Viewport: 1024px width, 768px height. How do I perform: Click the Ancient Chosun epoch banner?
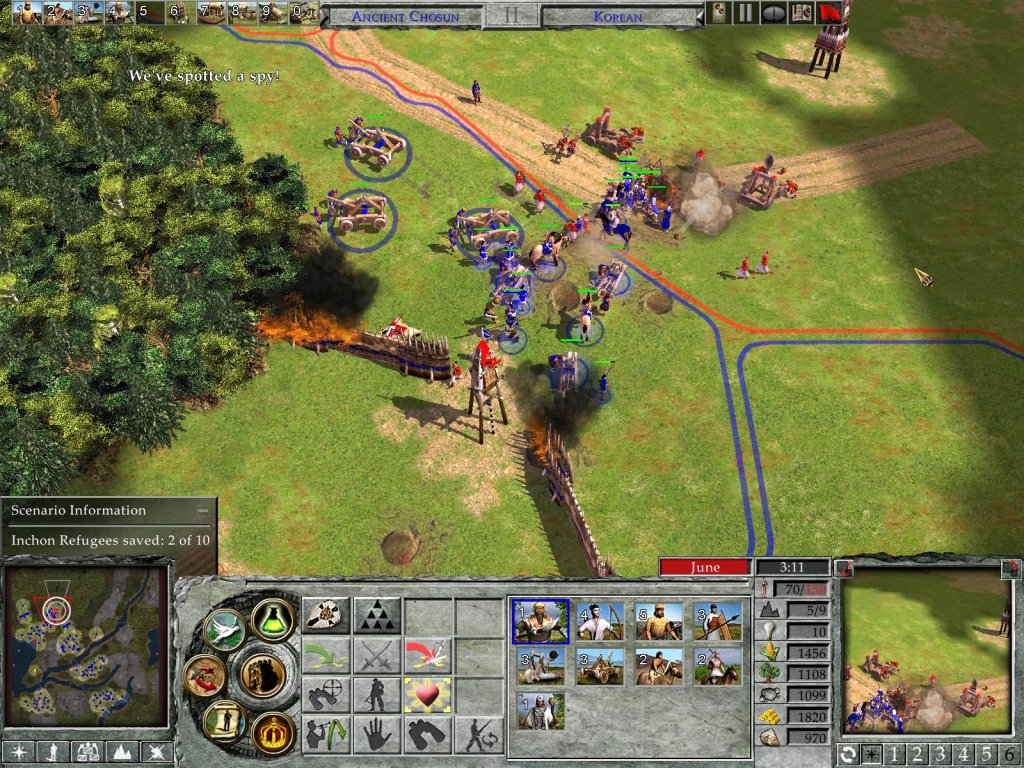pyautogui.click(x=404, y=16)
